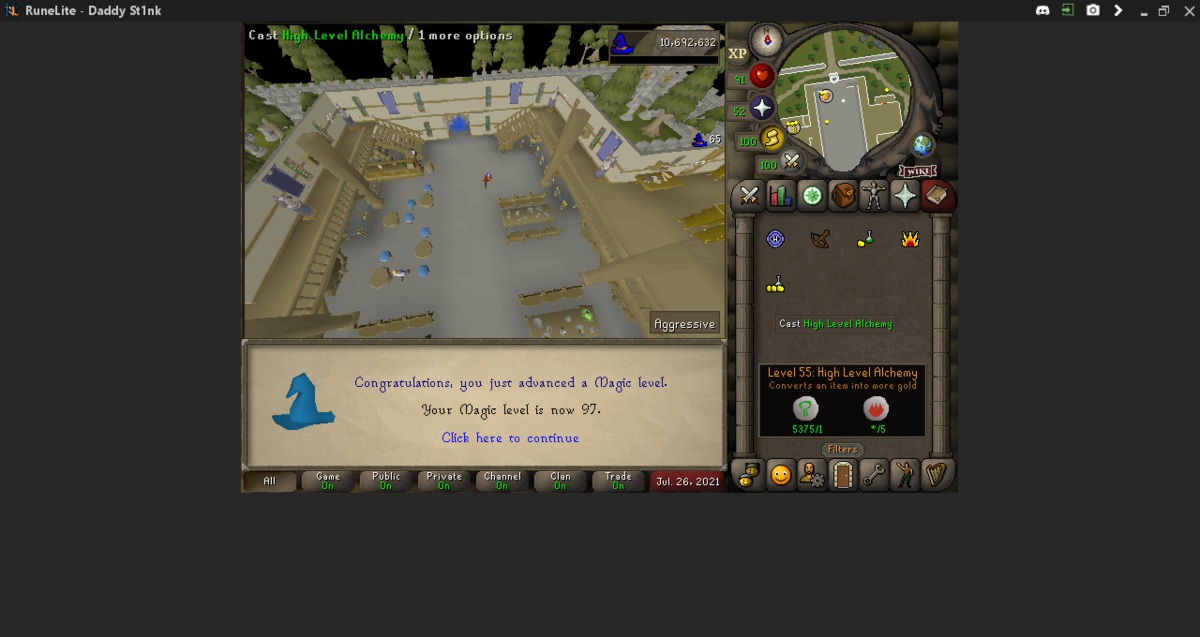Select the Superheat Item fire spell
This screenshot has width=1200, height=637.
tap(910, 239)
